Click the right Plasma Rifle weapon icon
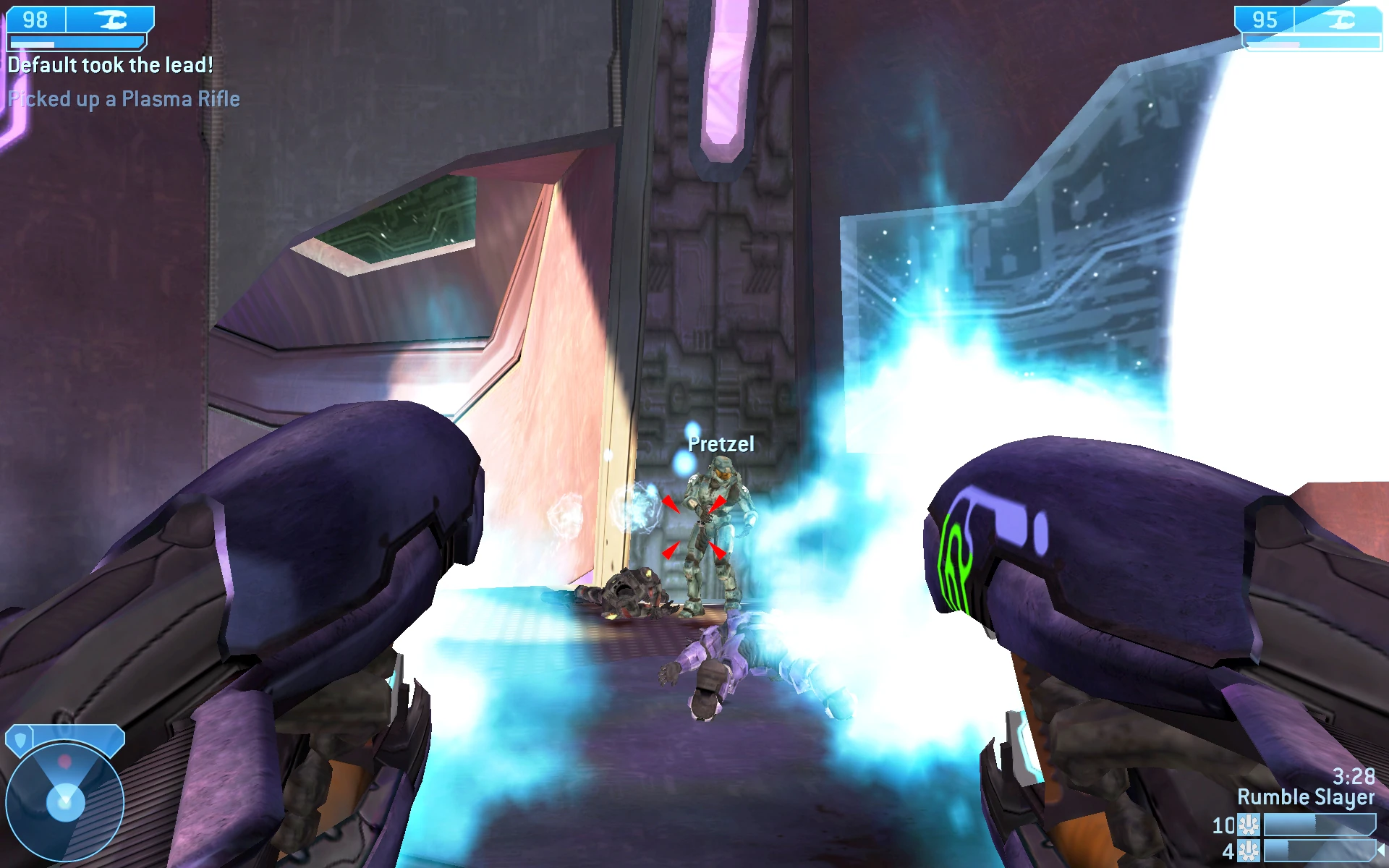1389x868 pixels. pyautogui.click(x=1342, y=20)
